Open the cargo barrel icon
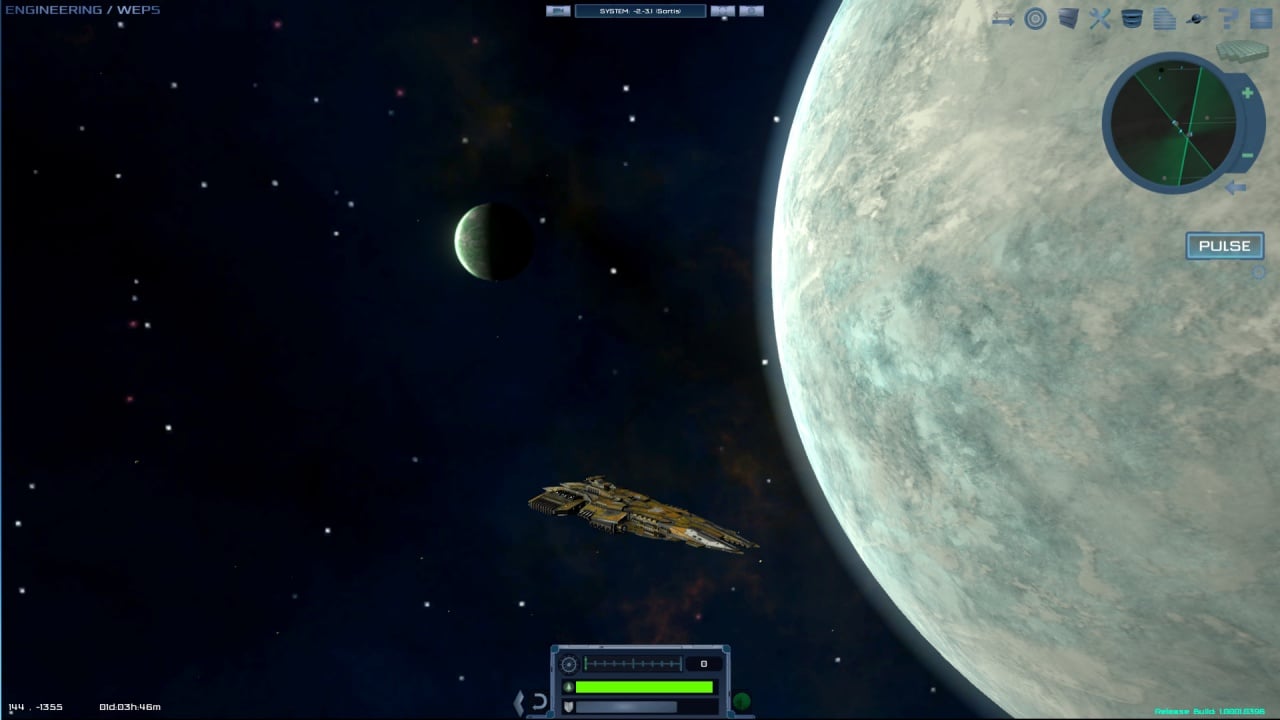Viewport: 1280px width, 720px height. (1132, 19)
